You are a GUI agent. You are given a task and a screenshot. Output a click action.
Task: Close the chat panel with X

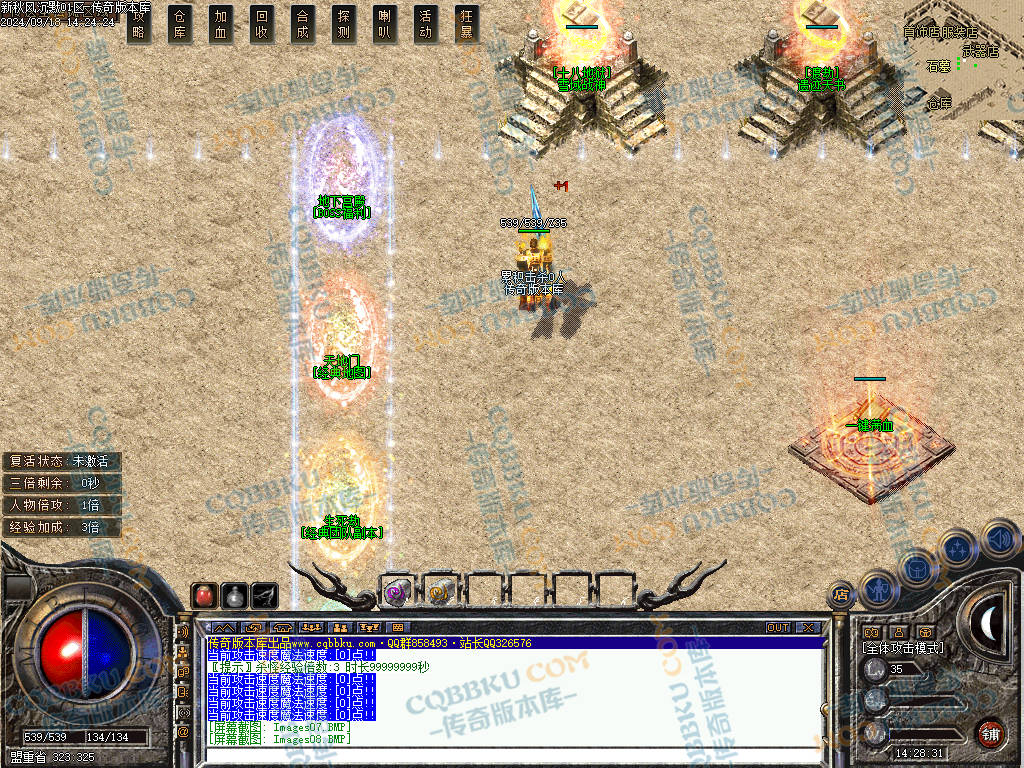coord(807,628)
